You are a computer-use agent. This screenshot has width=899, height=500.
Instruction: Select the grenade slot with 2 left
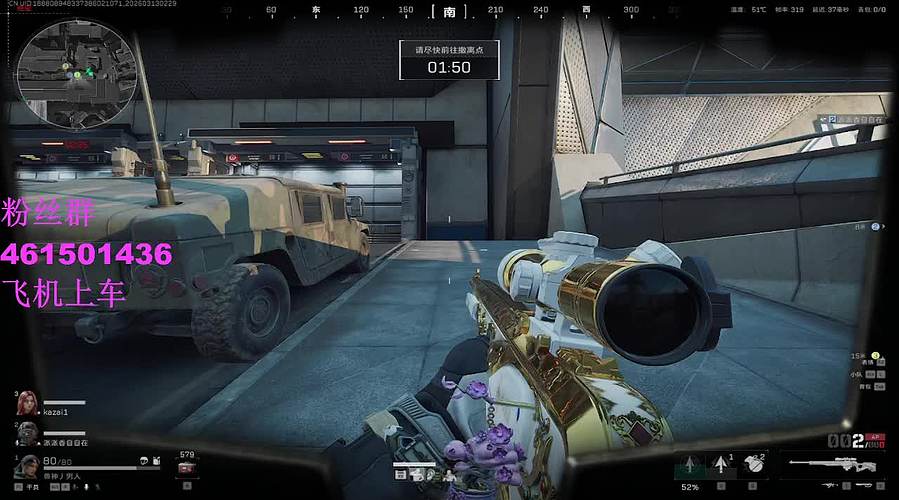point(754,464)
